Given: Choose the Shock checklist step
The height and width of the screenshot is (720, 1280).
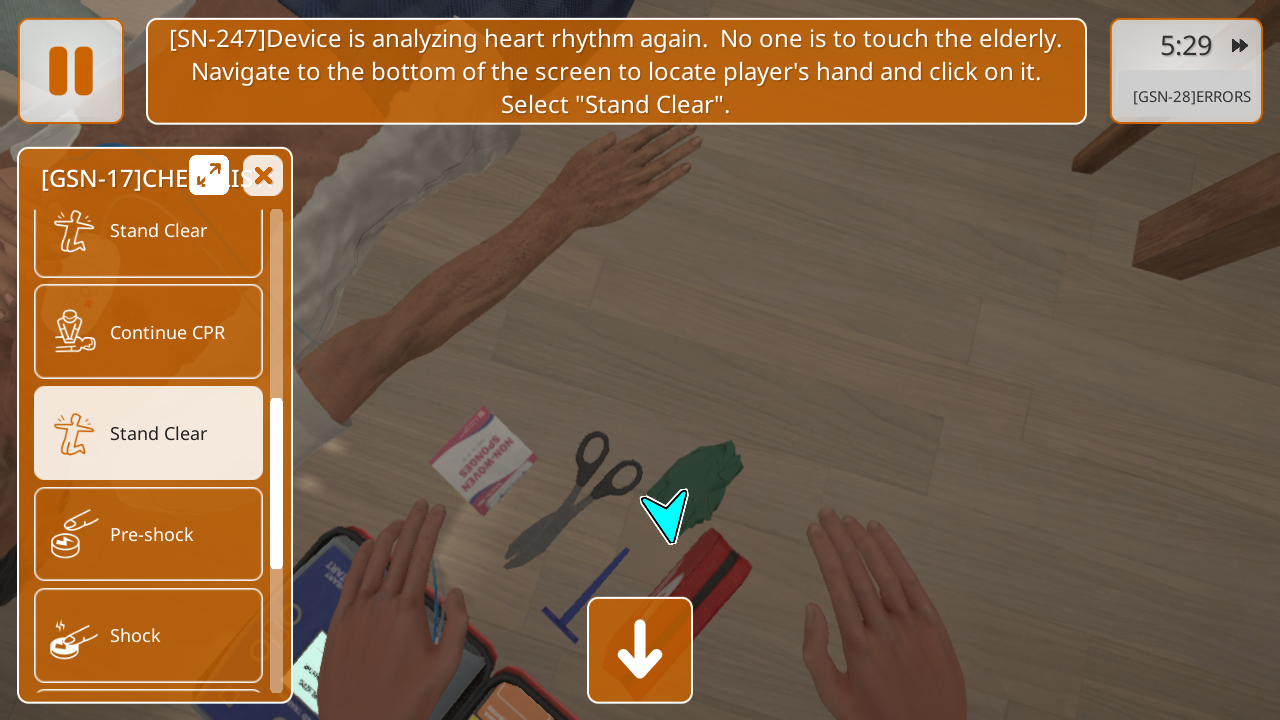Looking at the screenshot, I should [149, 635].
